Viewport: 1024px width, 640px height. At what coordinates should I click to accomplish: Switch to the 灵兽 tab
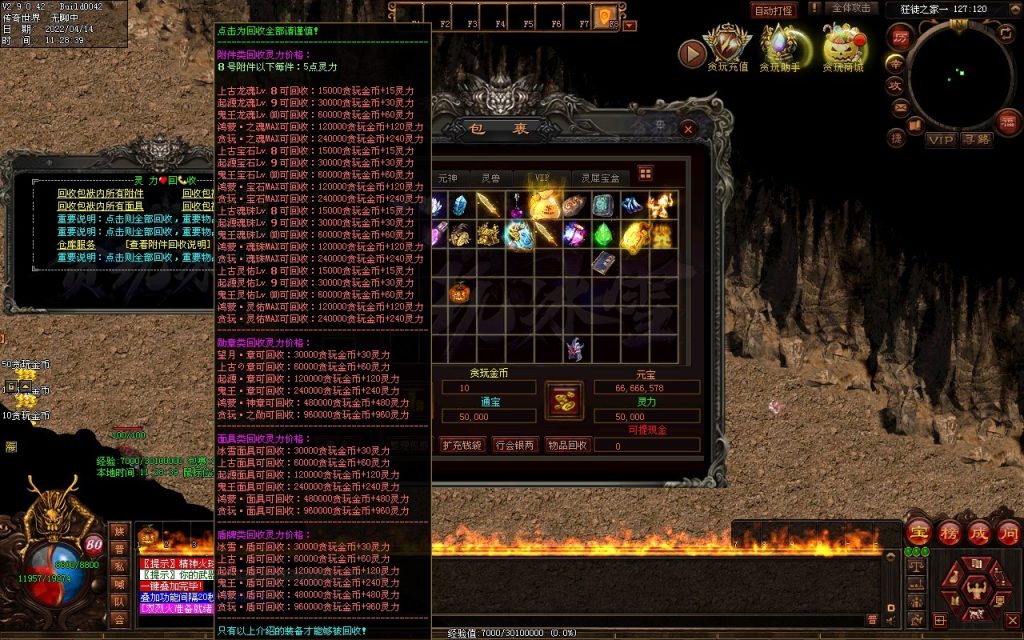[x=491, y=177]
